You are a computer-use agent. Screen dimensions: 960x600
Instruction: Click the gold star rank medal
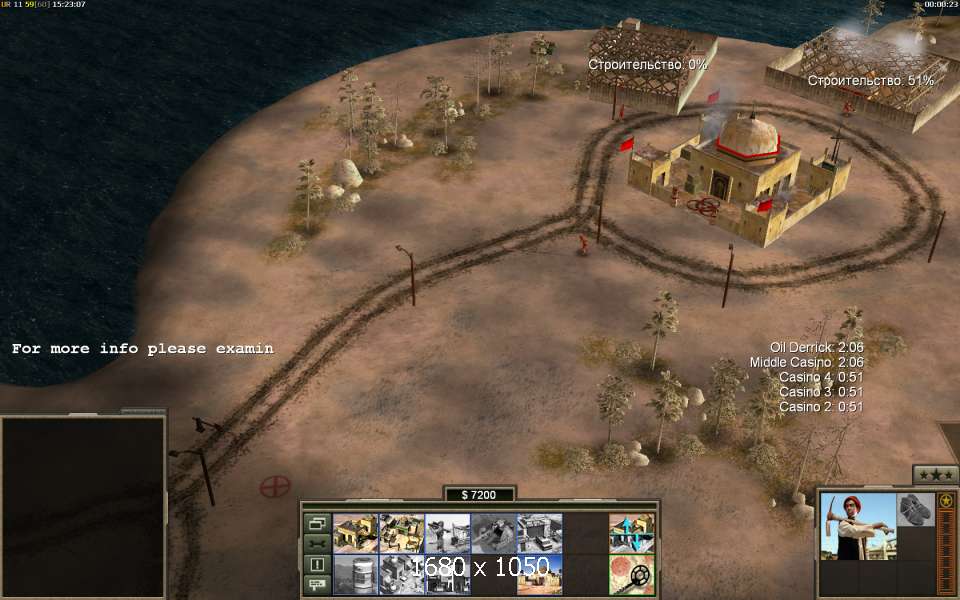945,499
